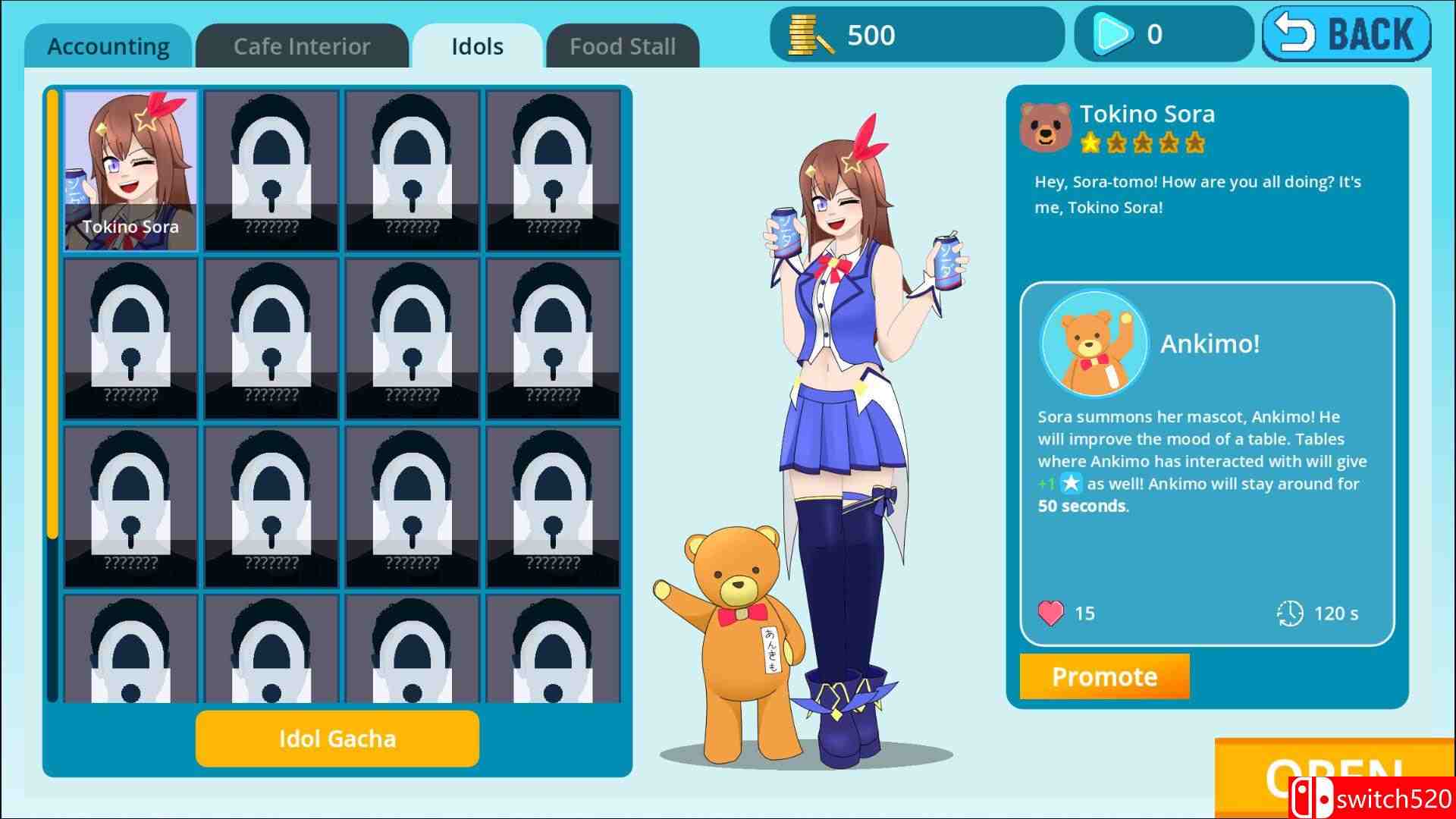Switch to the Cafe Interior tab

pos(301,46)
